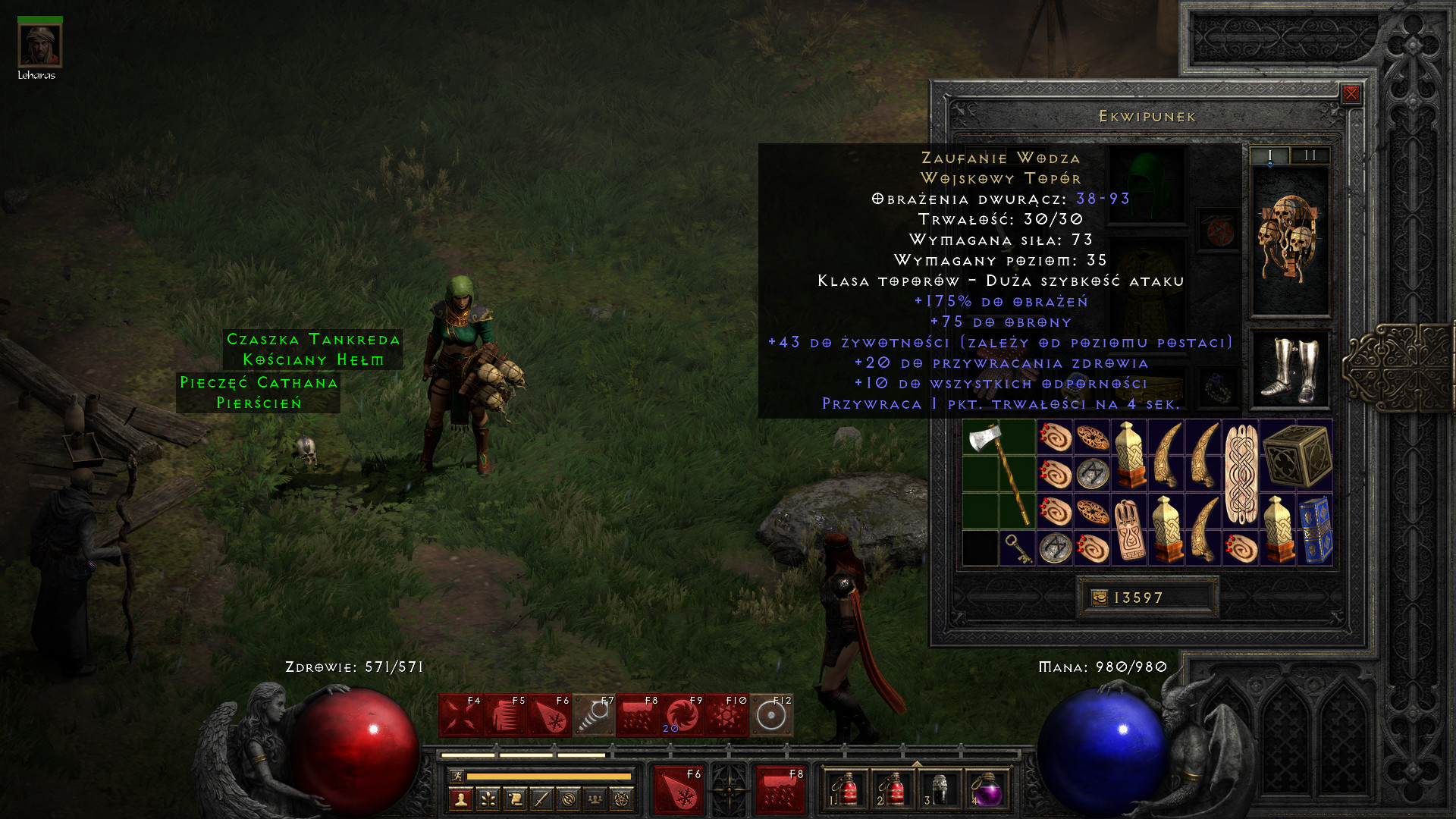Pick up the war axe in inventory
Screen dimensions: 1456x819
[999, 474]
